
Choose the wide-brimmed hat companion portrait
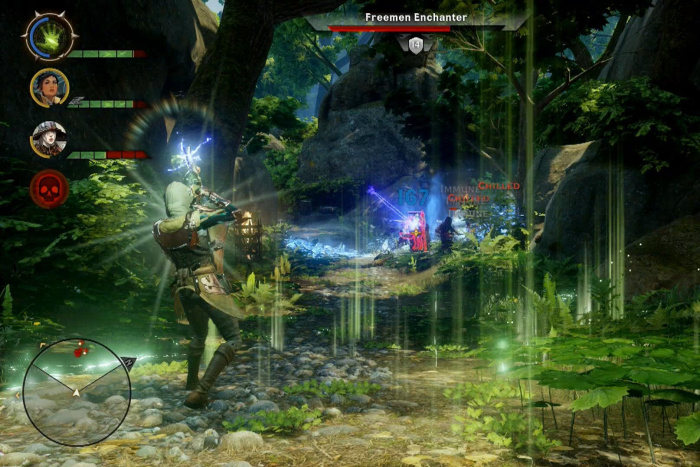(48, 138)
